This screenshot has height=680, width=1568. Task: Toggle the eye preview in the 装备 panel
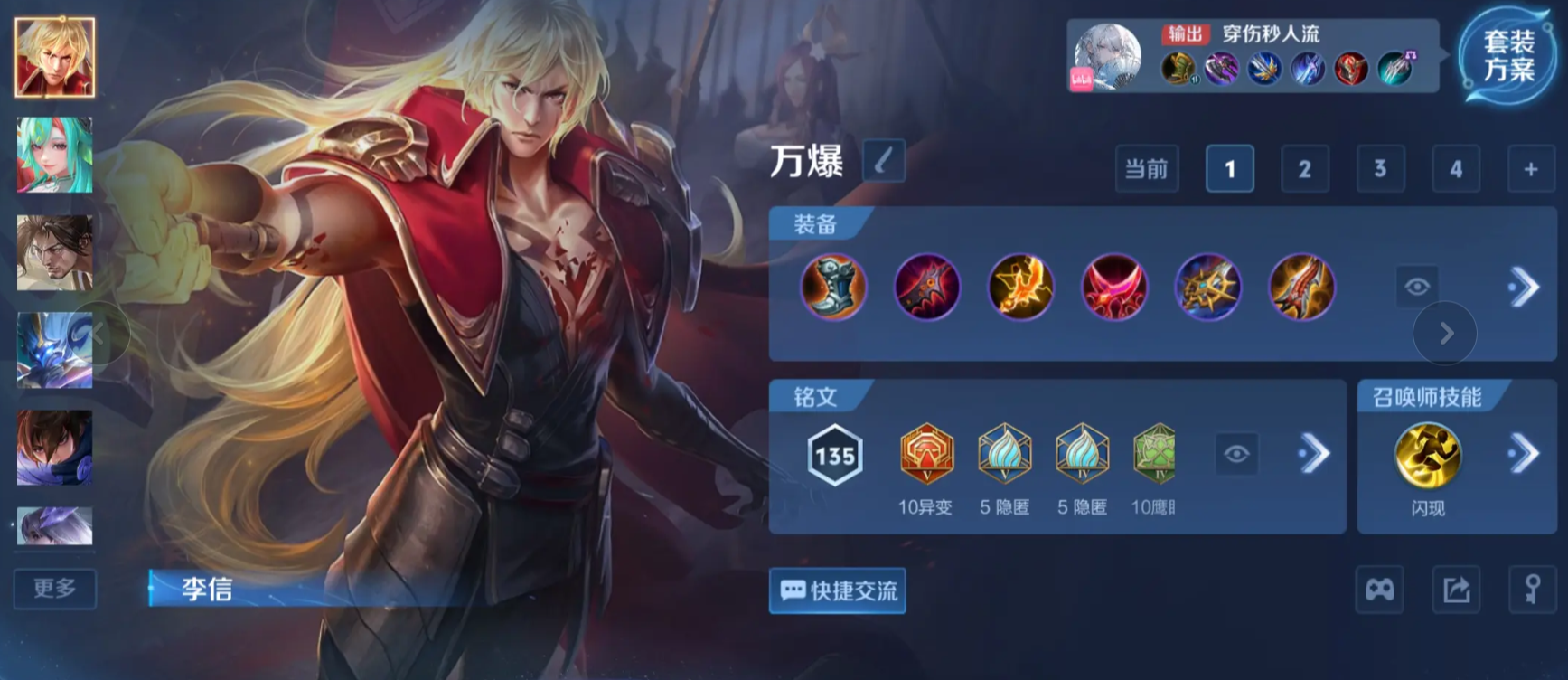tap(1416, 288)
